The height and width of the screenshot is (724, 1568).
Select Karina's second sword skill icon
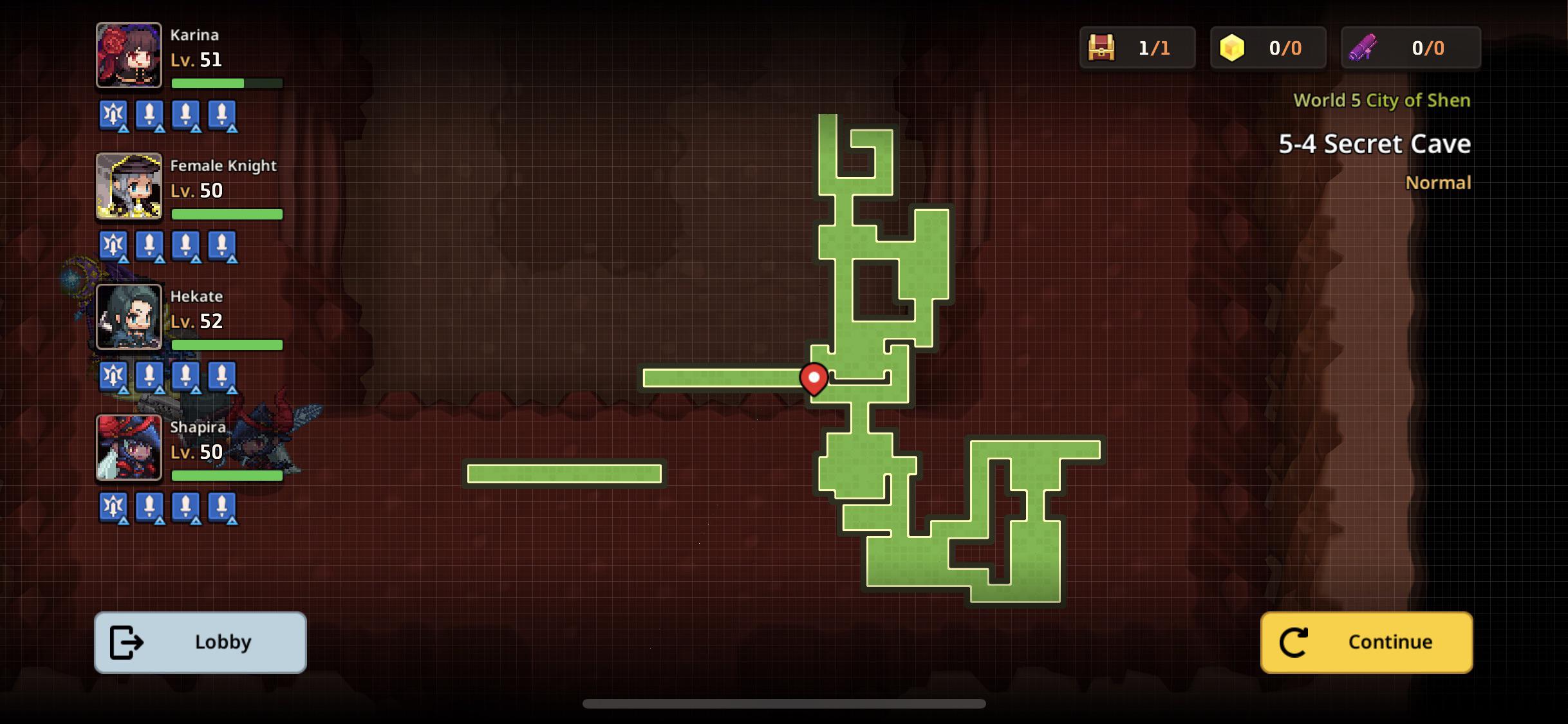tap(186, 114)
